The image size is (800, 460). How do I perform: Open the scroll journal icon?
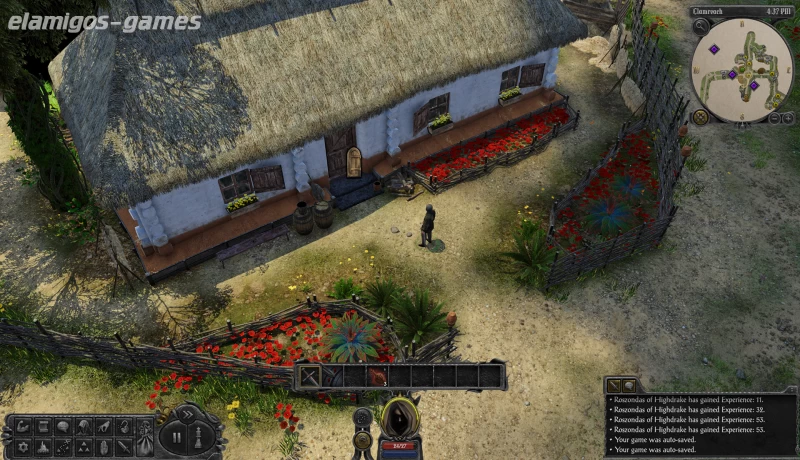(44, 425)
